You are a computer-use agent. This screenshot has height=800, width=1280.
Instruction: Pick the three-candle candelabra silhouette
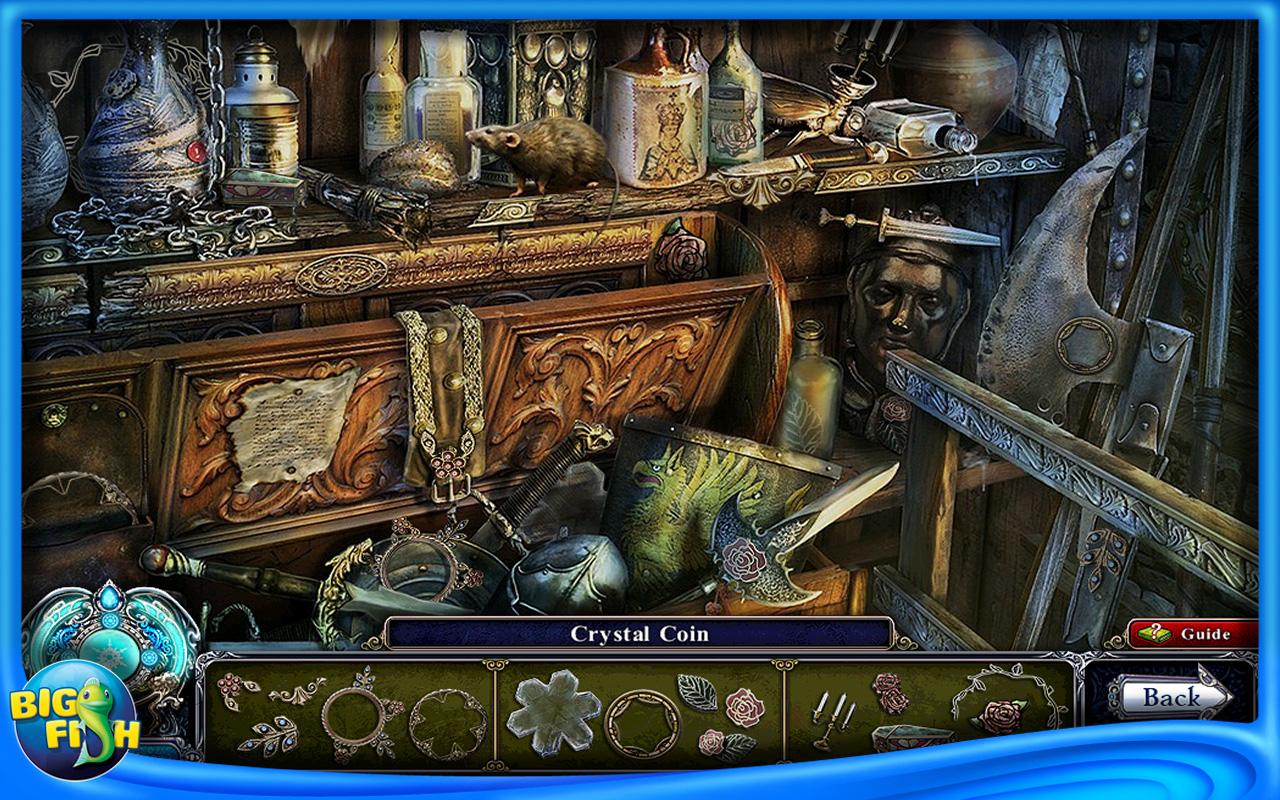pos(834,719)
